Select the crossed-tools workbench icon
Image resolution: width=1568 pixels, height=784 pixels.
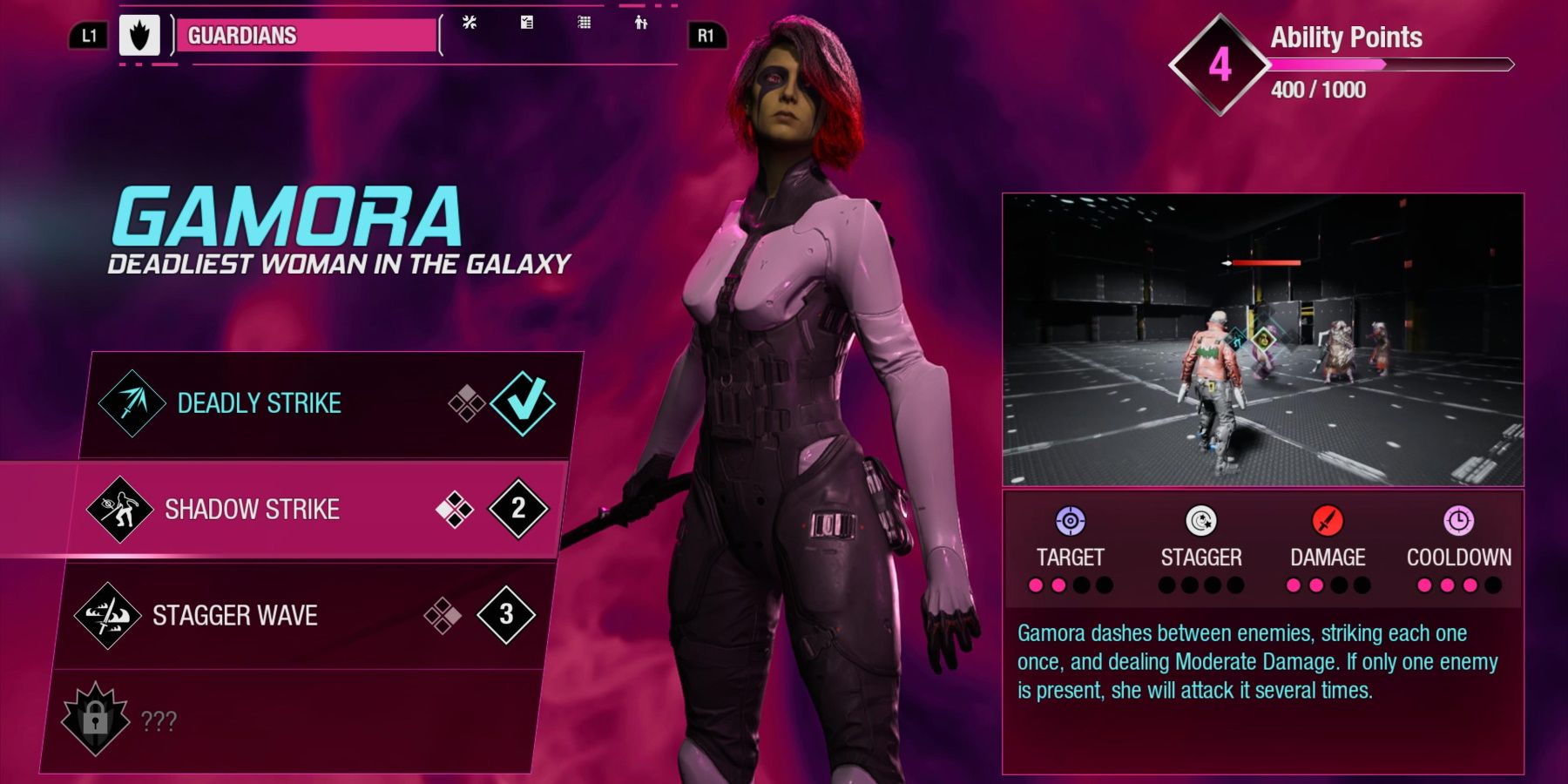469,24
